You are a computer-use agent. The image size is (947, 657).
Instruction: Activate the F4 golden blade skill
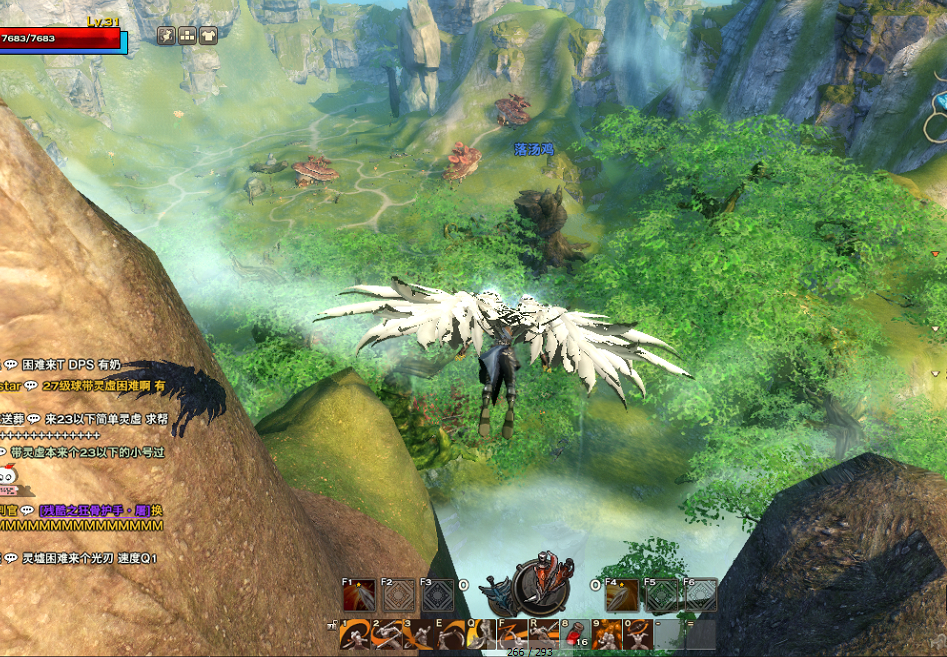[x=621, y=596]
